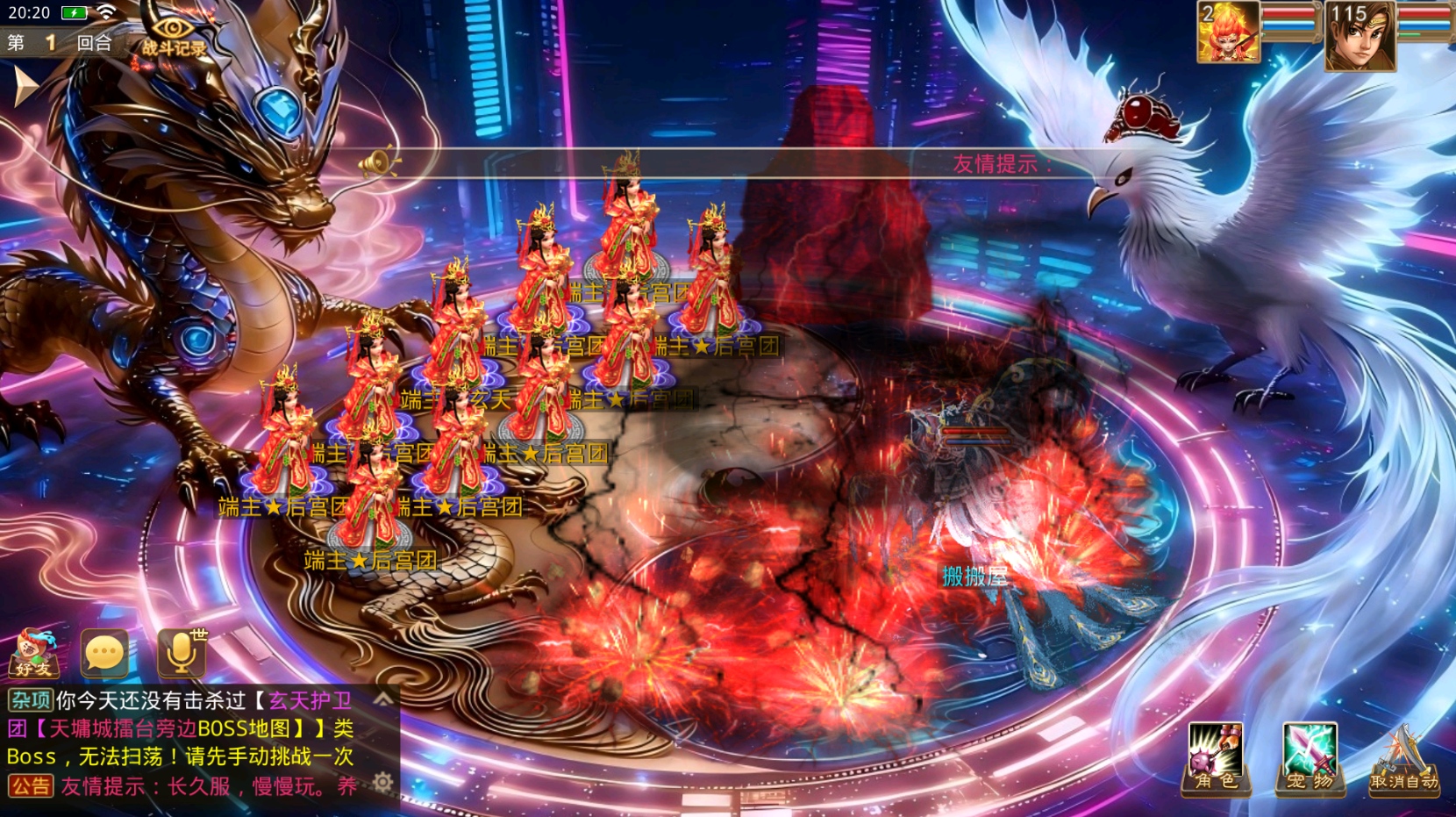Activate the world voice microphone
Screen dimensions: 1456x817
[x=182, y=654]
